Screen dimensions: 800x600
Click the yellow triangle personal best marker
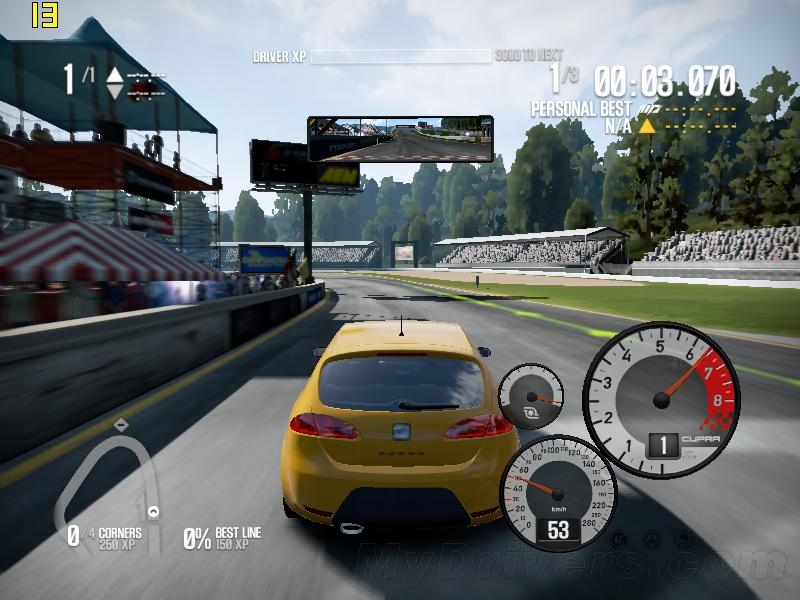[x=647, y=126]
